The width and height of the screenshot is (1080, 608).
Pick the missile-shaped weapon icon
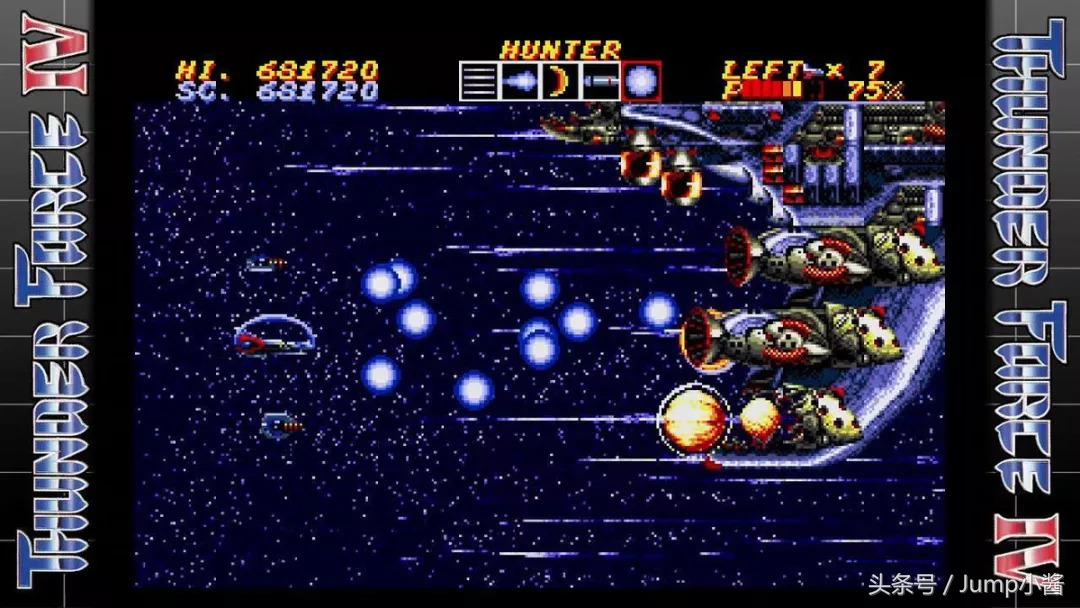tap(600, 81)
